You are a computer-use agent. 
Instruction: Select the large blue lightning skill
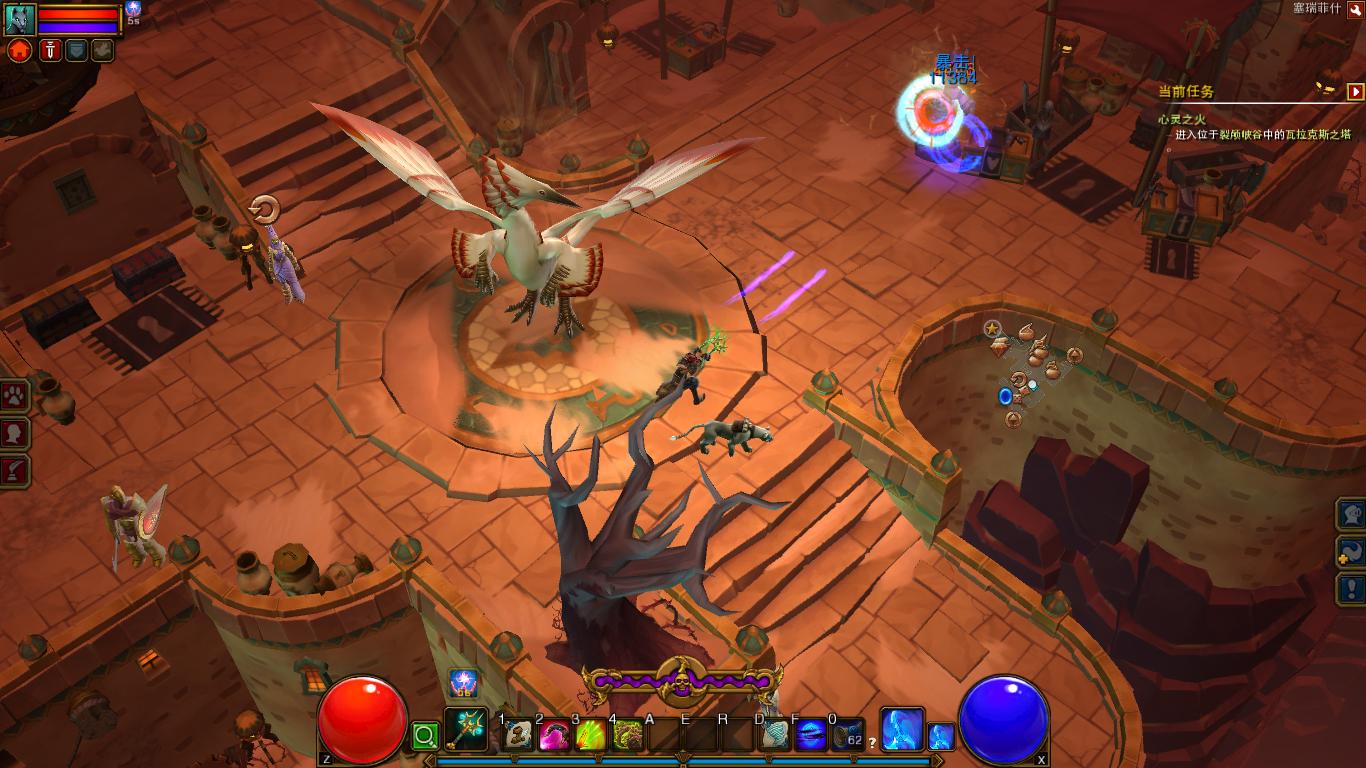[x=901, y=729]
